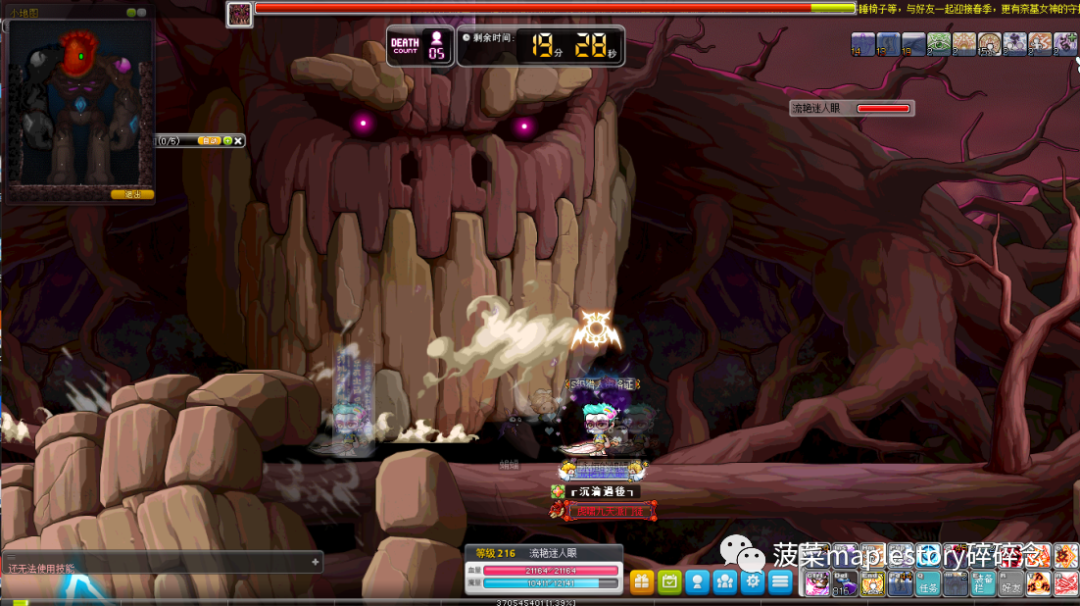Toggle the yellow 自动 button on tracker bar
The height and width of the screenshot is (606, 1080).
(x=210, y=141)
